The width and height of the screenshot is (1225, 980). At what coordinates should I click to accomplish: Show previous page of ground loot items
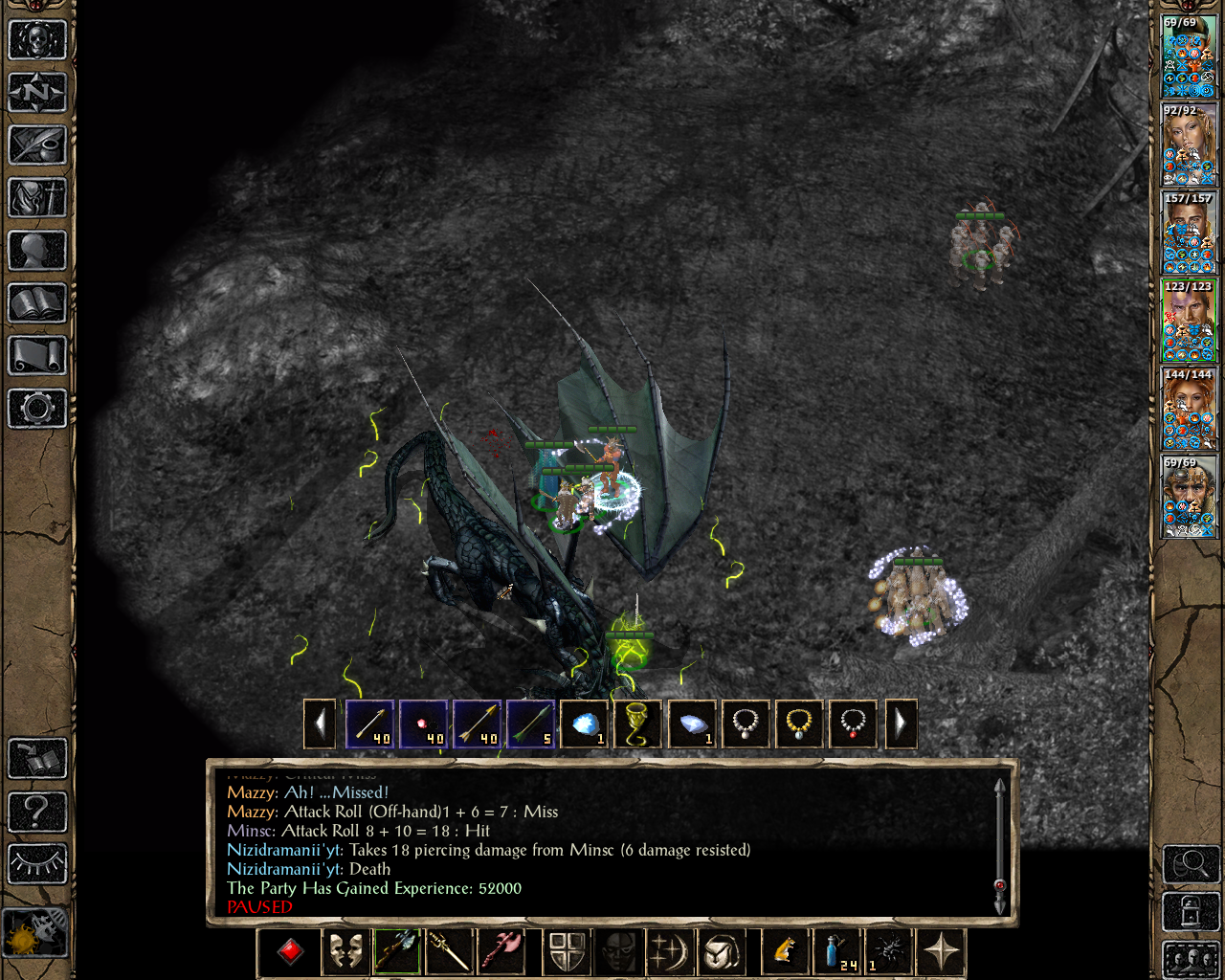click(320, 724)
